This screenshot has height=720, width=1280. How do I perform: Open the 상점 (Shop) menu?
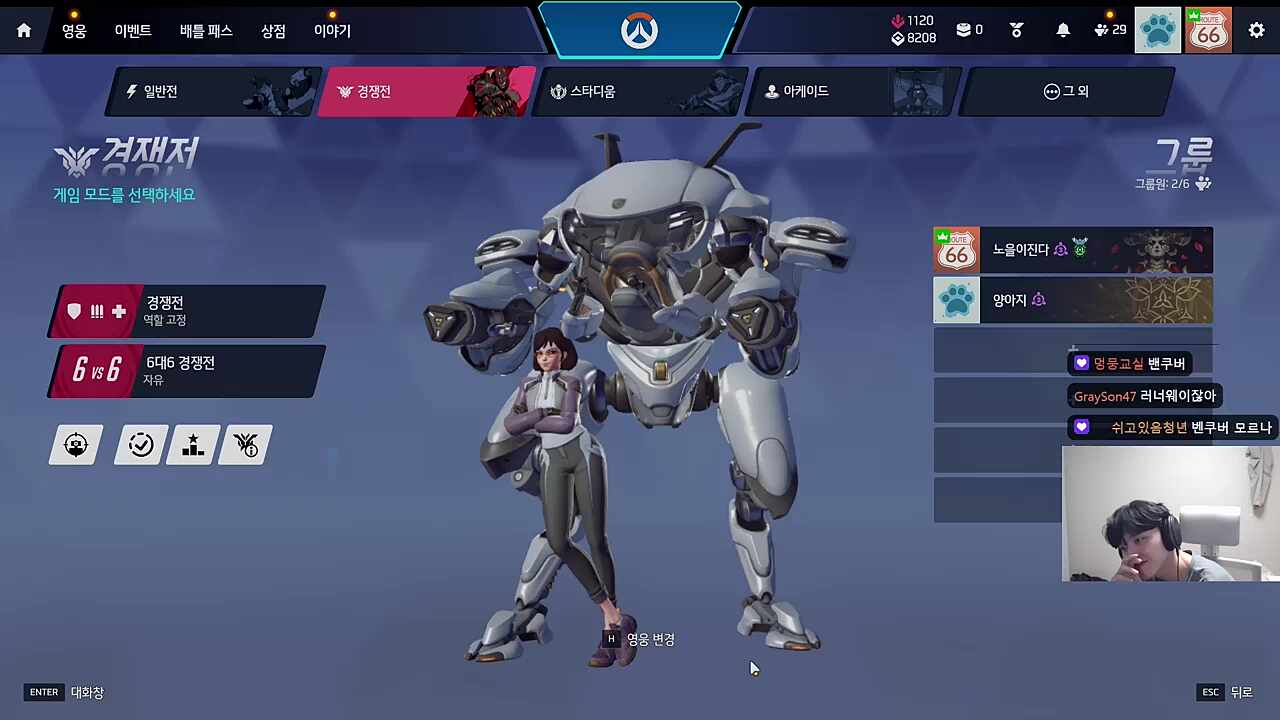273,31
